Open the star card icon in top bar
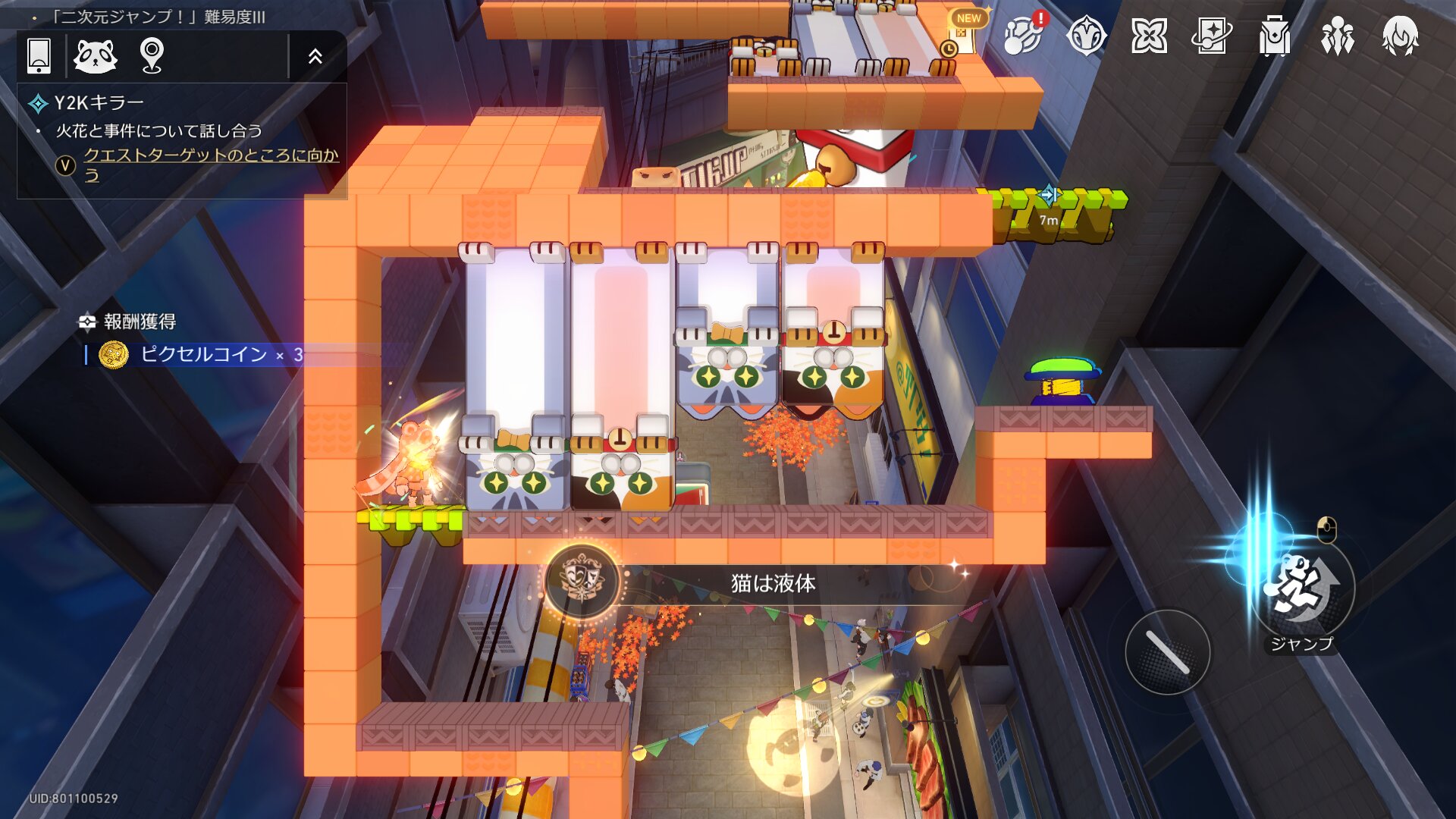The image size is (1456, 819). click(1212, 36)
